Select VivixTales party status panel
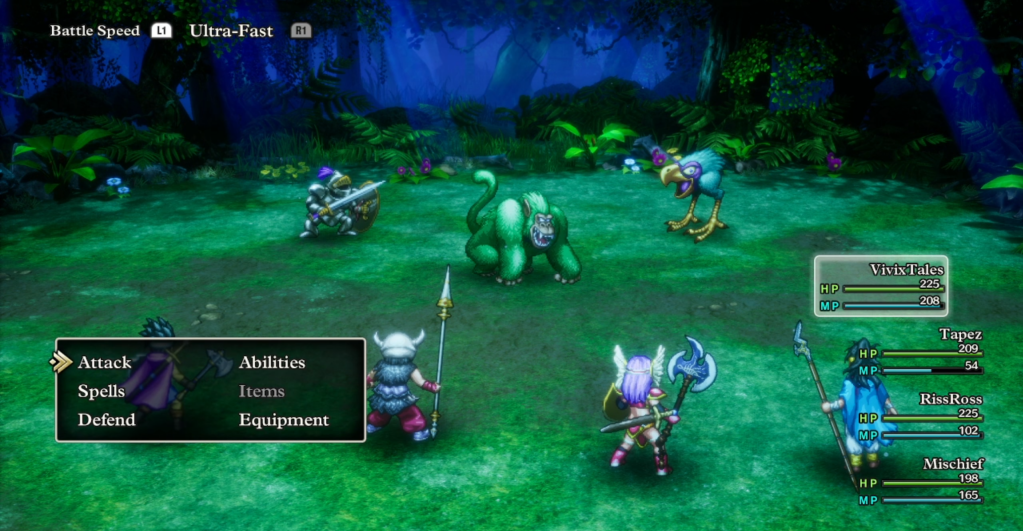 pos(881,286)
